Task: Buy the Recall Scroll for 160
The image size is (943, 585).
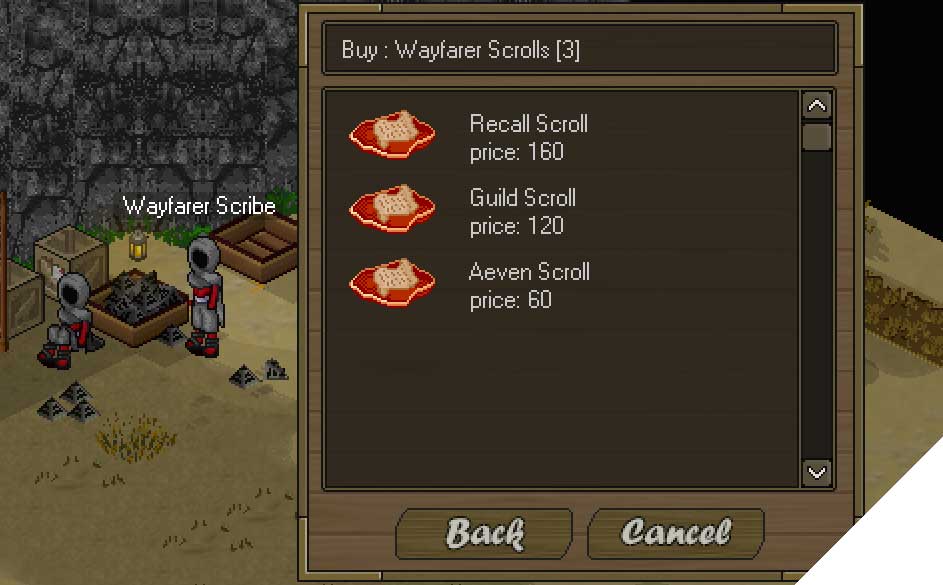Action: pos(528,137)
